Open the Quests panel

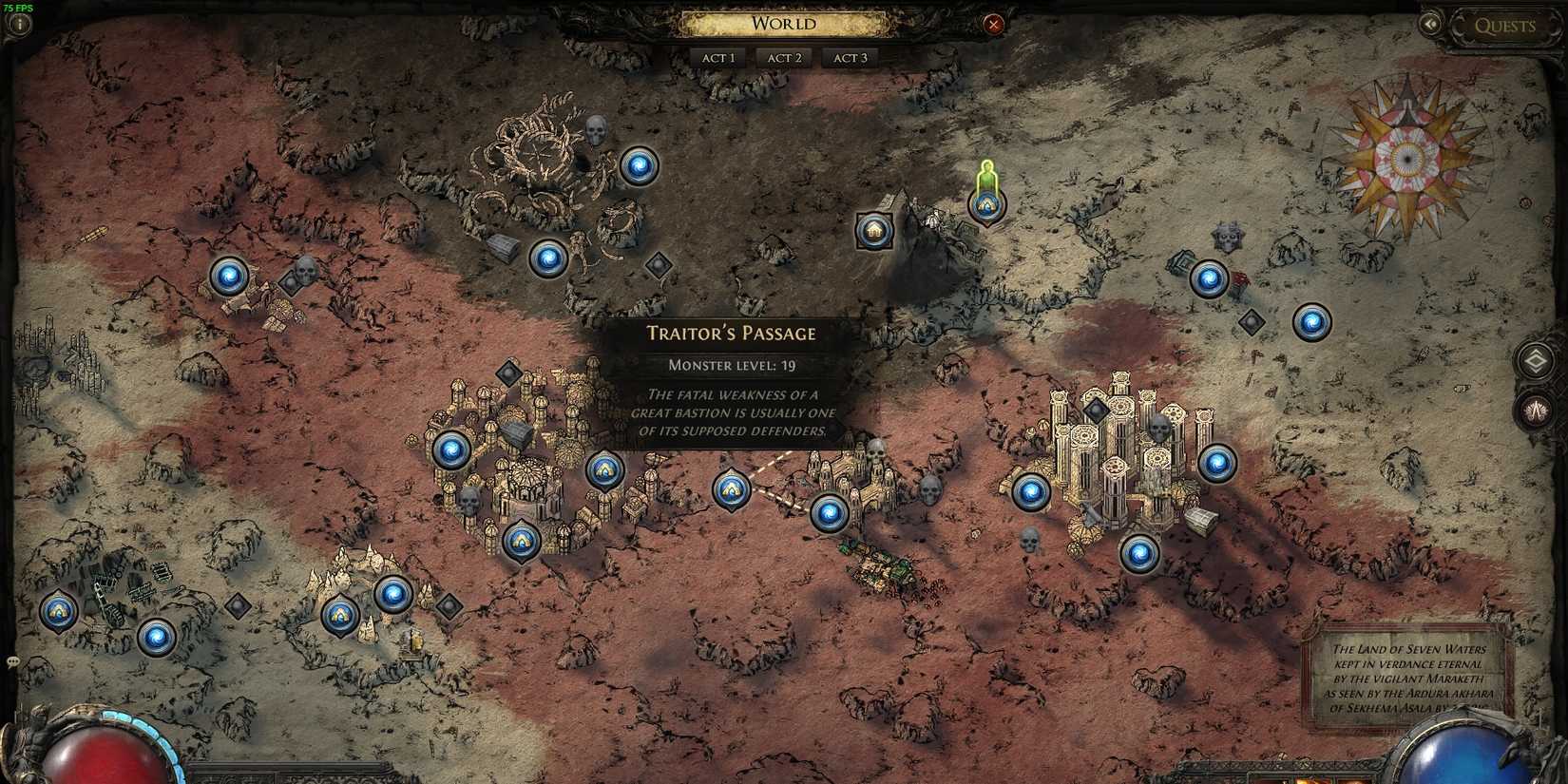1507,26
